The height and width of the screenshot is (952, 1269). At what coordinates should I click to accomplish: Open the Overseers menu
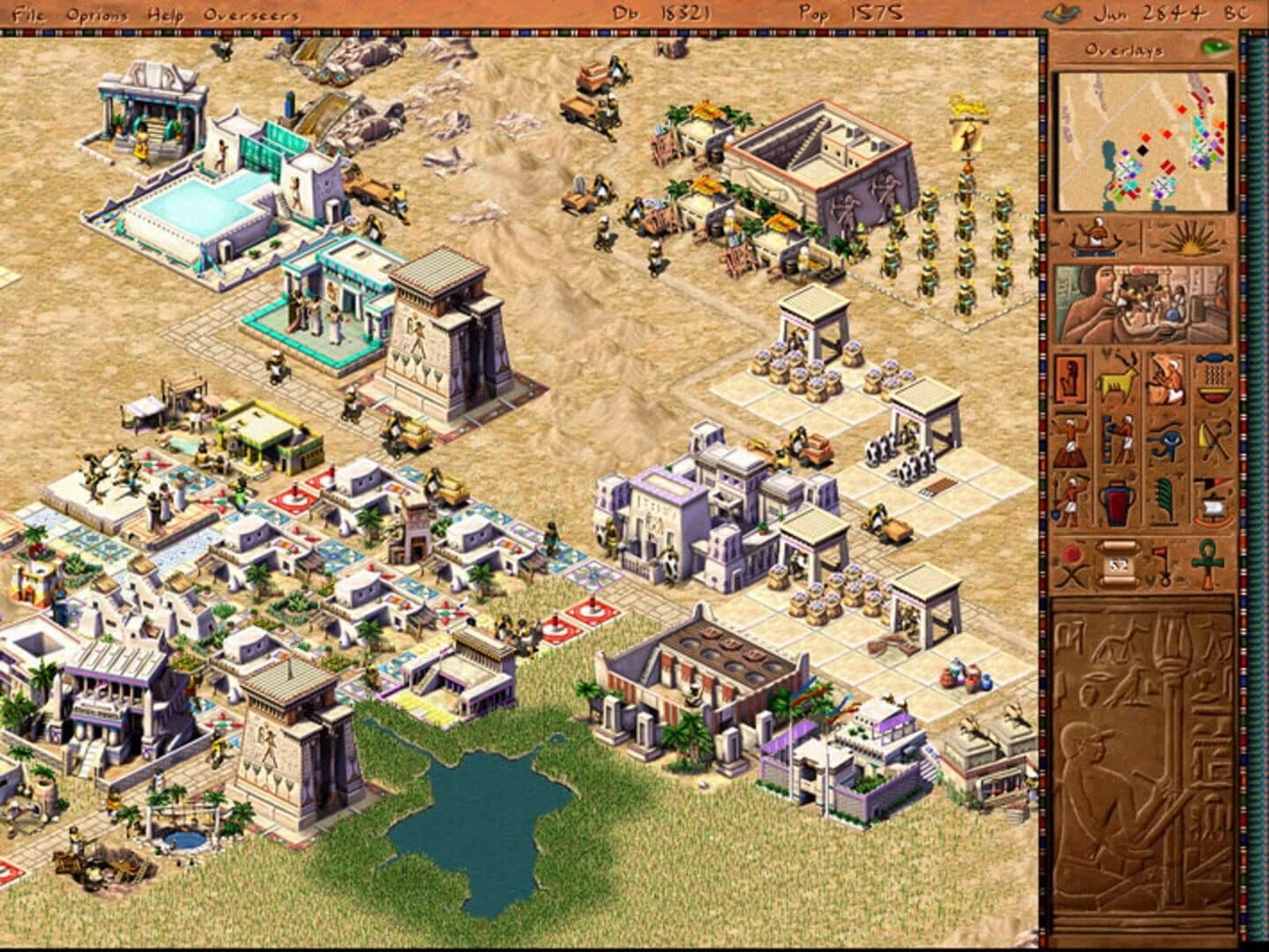250,11
